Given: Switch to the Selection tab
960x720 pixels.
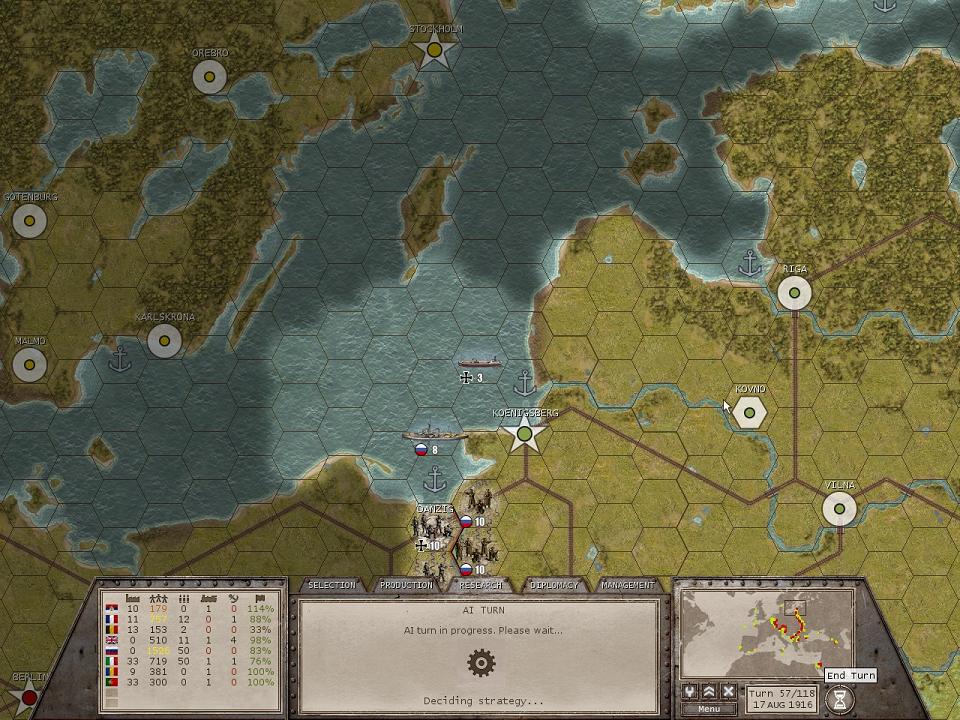Looking at the screenshot, I should [332, 585].
